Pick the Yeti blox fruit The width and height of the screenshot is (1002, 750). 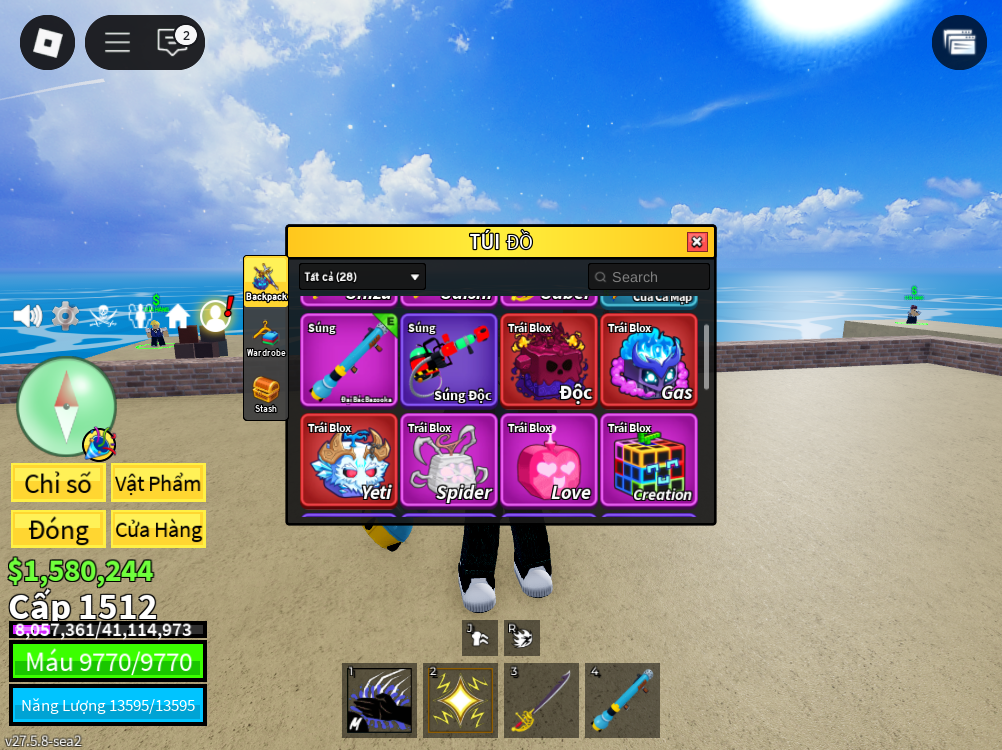pyautogui.click(x=349, y=460)
